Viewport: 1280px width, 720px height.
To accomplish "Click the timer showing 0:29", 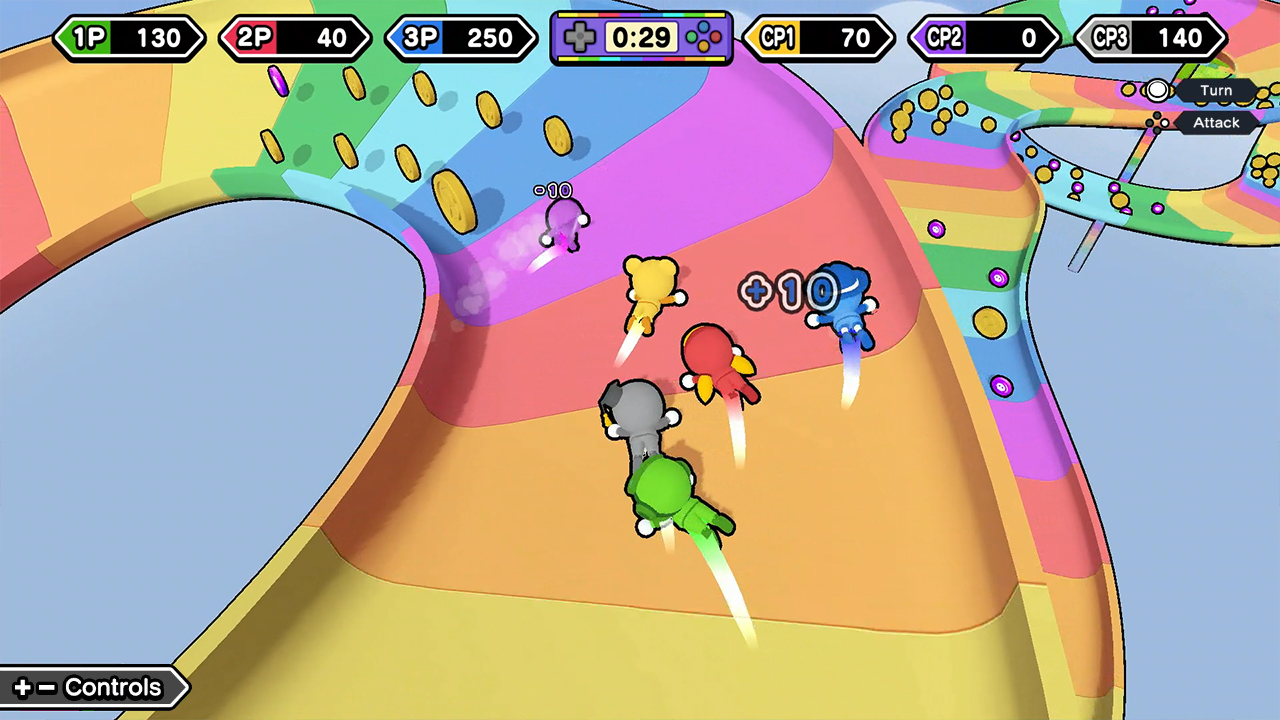I will coord(640,38).
